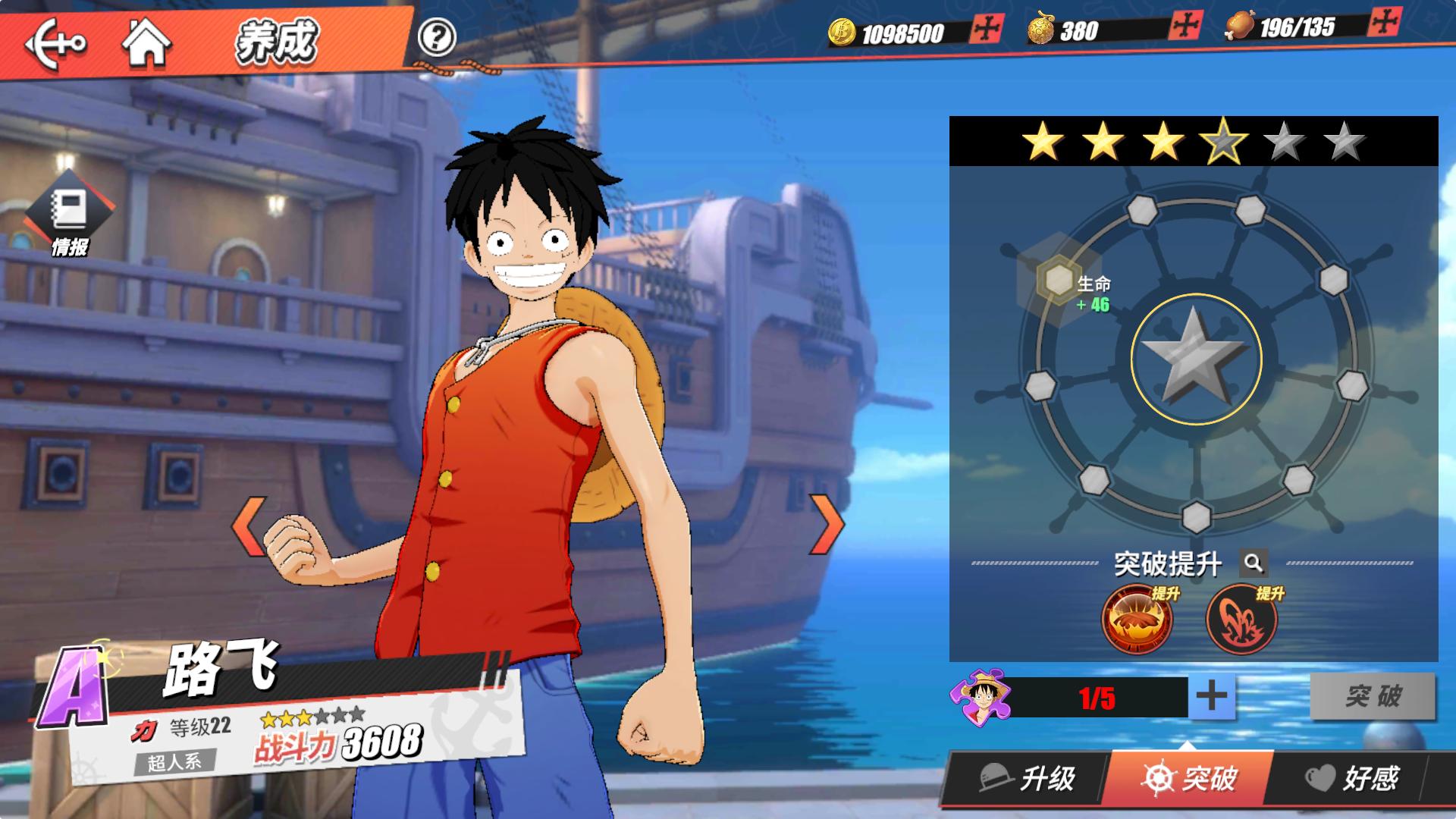Open the question mark help button

(x=437, y=36)
